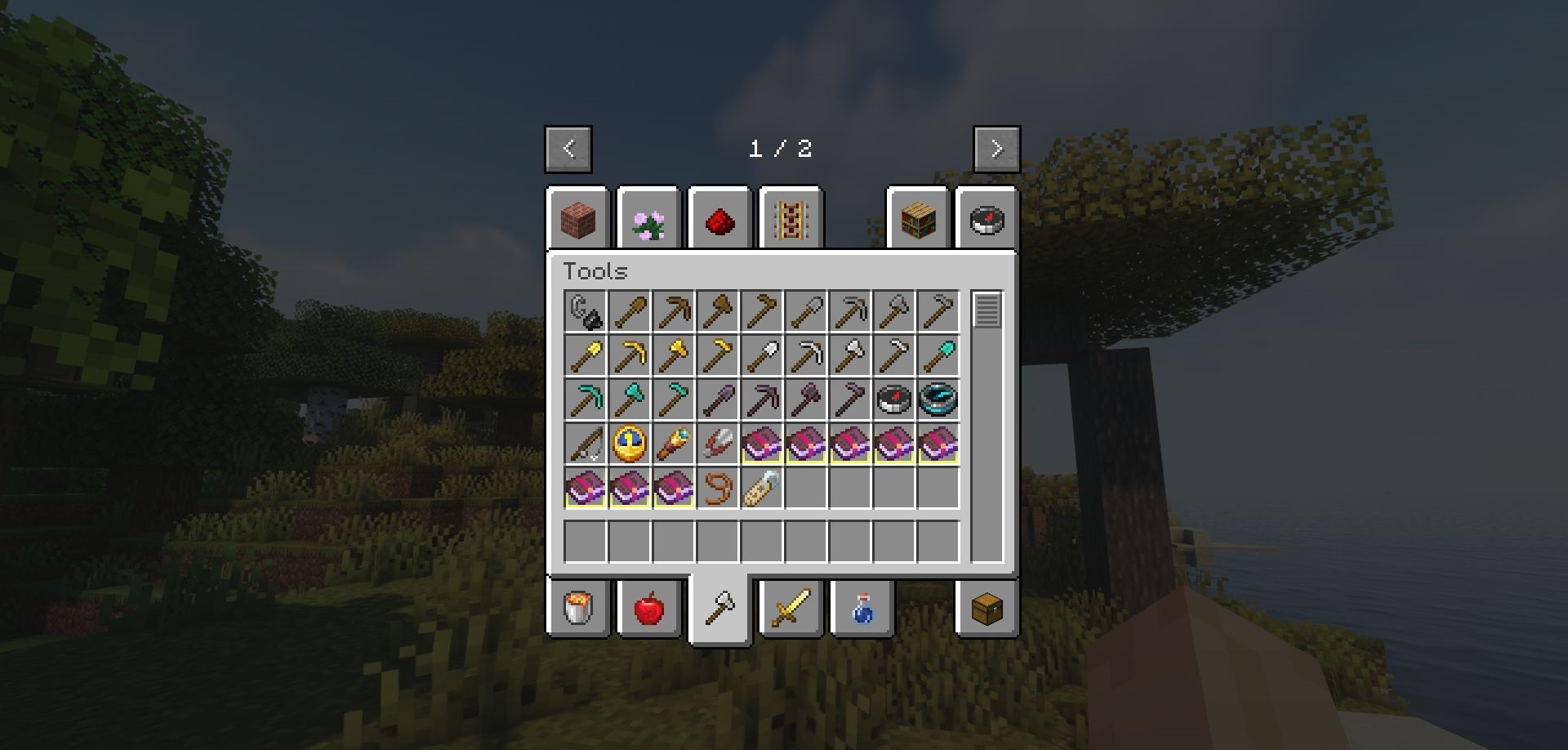Open the golden sword Combat tab
Image resolution: width=1568 pixels, height=750 pixels.
click(x=791, y=609)
